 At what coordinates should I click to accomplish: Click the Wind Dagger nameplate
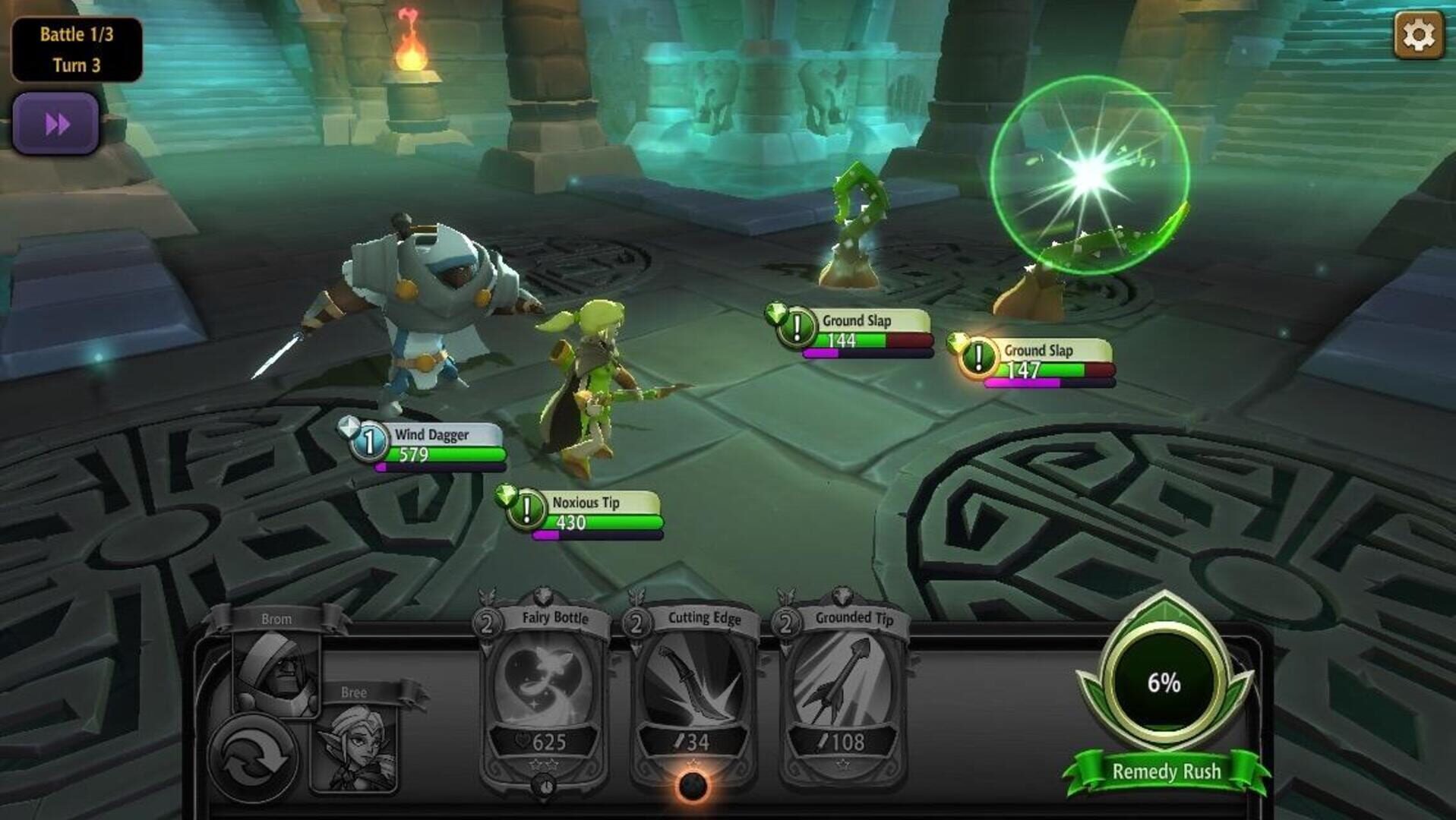[431, 435]
